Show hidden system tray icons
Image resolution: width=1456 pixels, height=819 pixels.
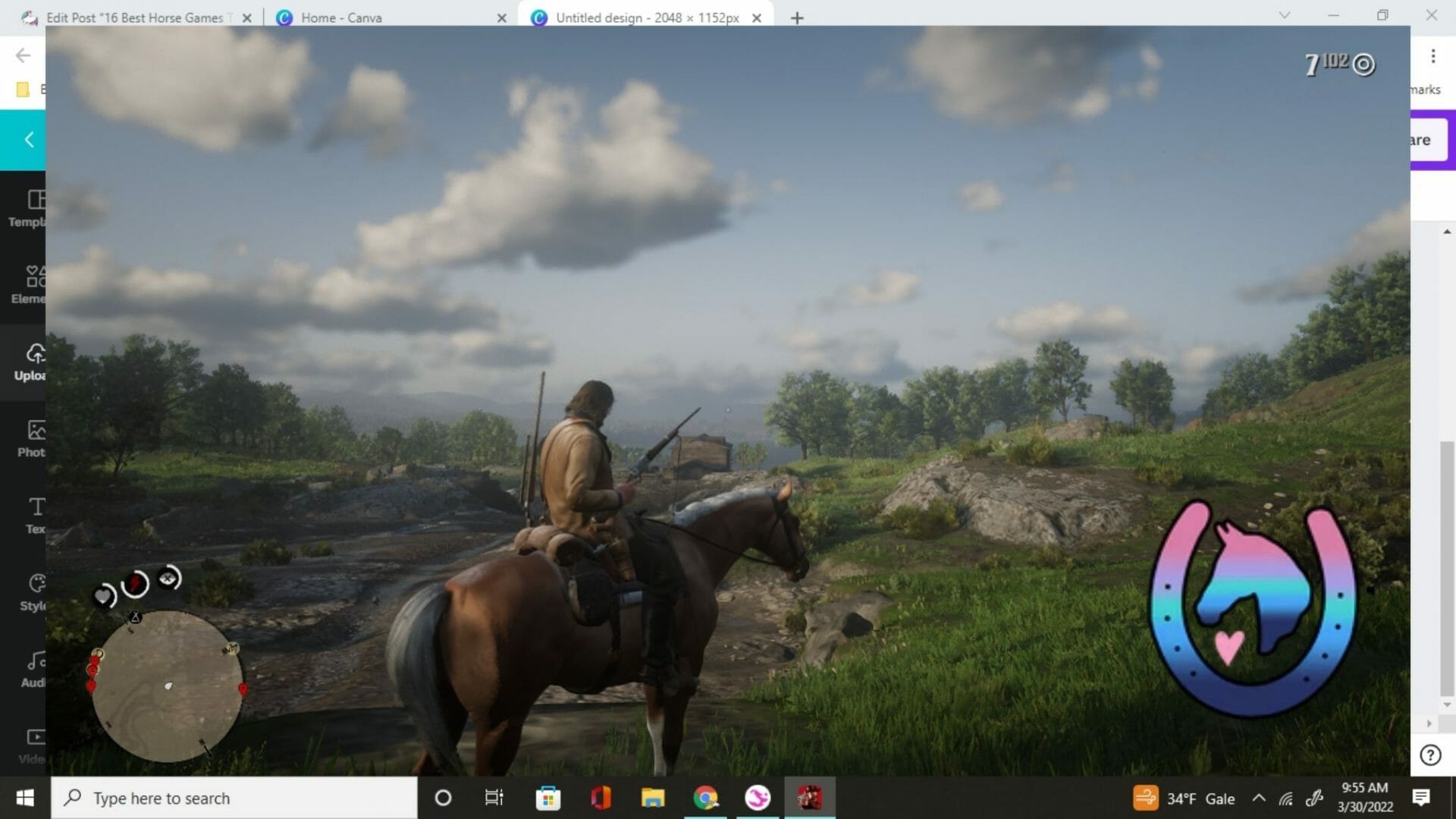point(1259,798)
